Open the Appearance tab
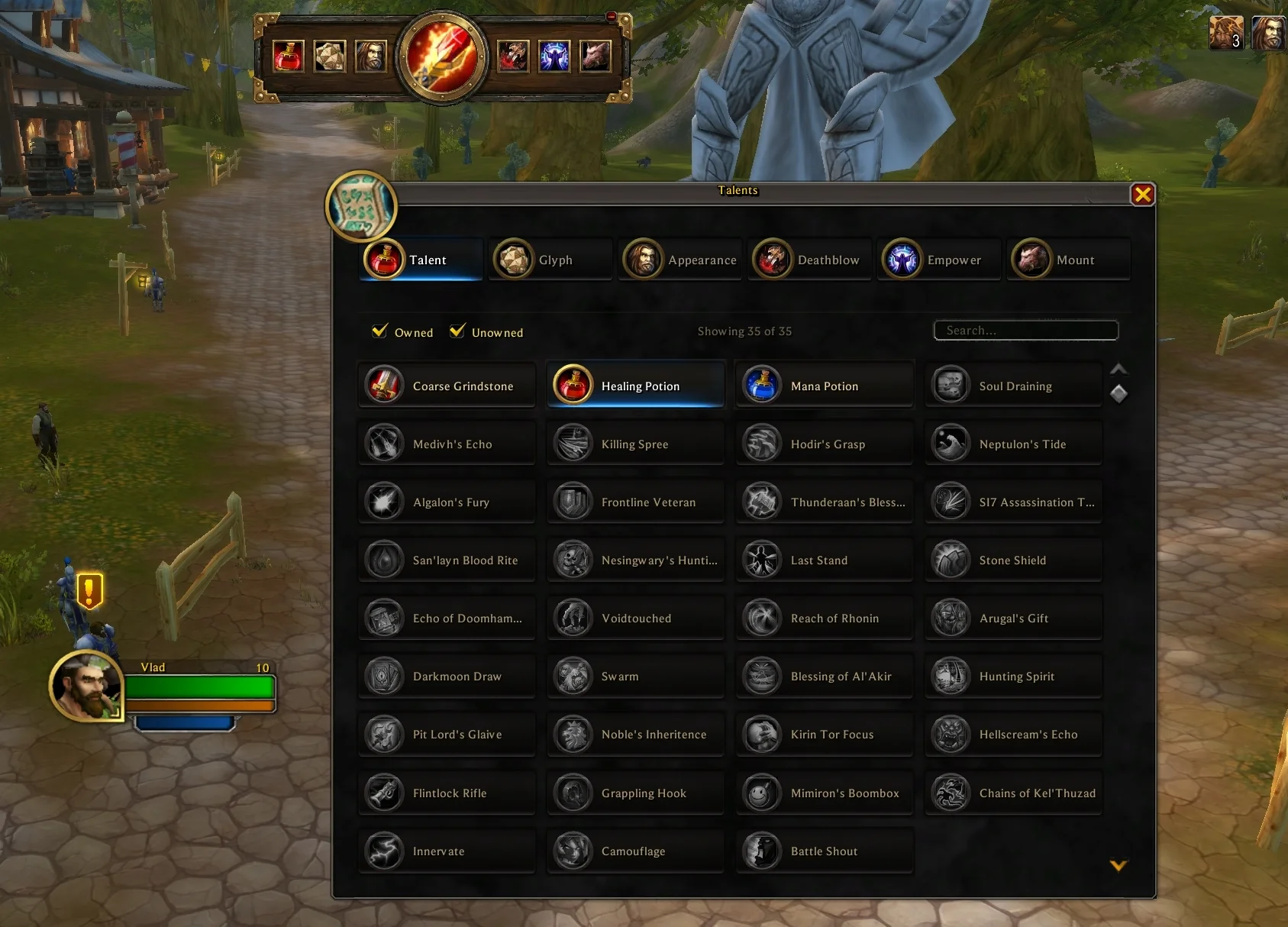 680,260
